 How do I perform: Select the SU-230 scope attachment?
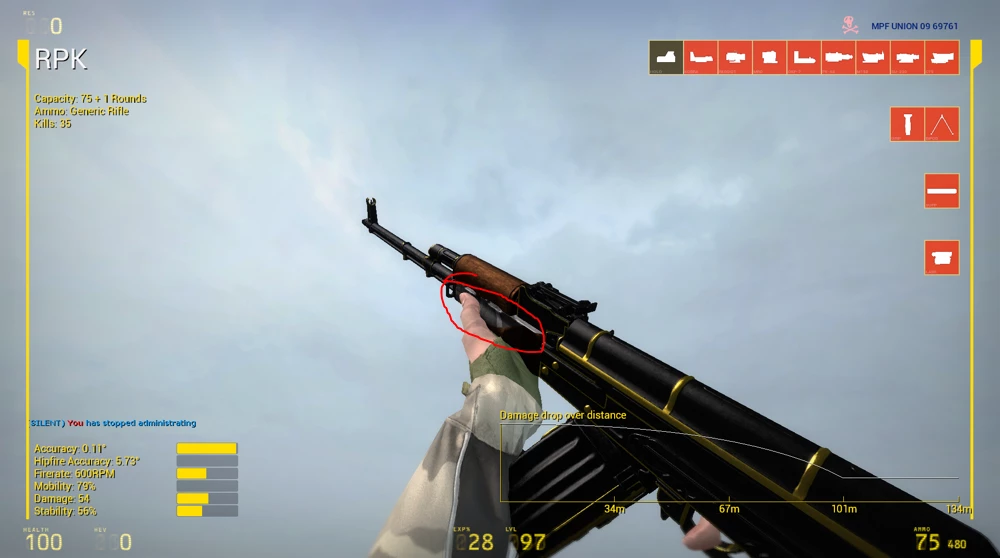[907, 57]
